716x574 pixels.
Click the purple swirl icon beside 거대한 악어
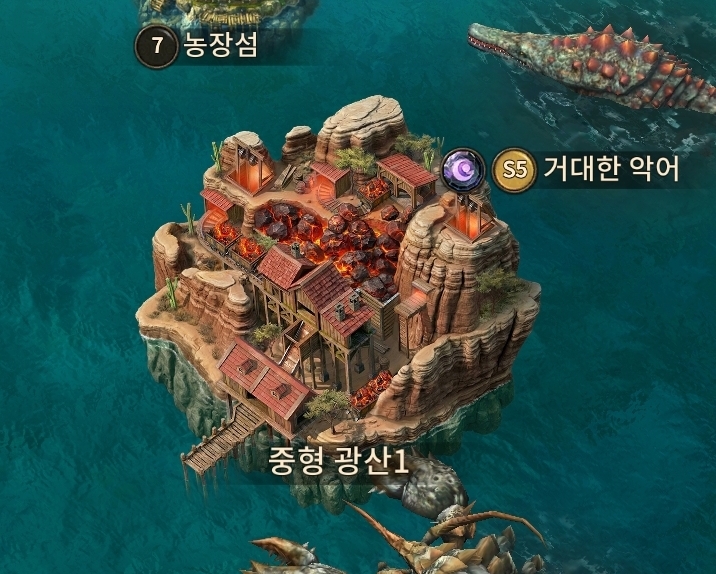(462, 168)
